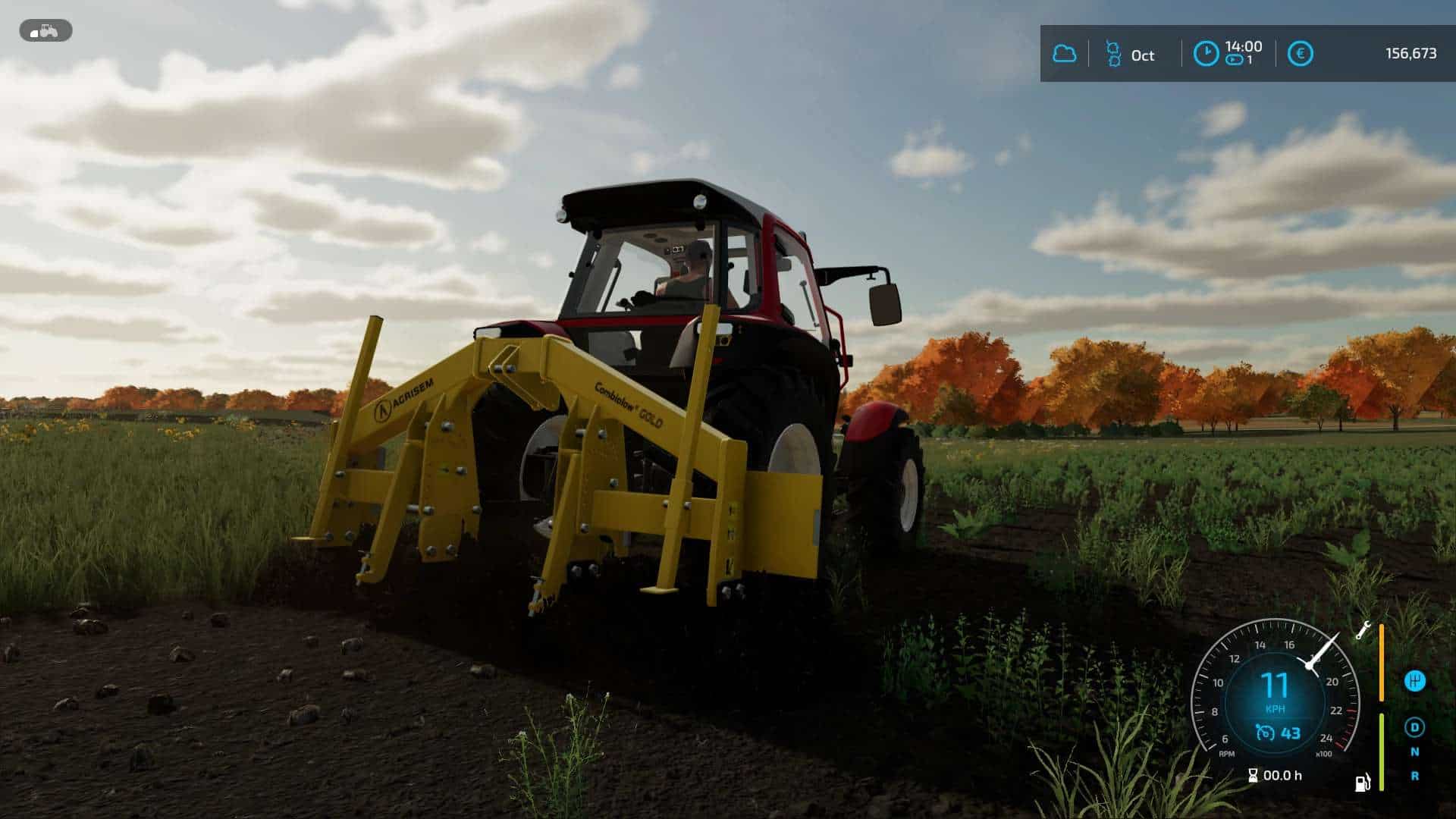The height and width of the screenshot is (819, 1456).
Task: Choose the N neutral gear
Action: [x=1414, y=752]
